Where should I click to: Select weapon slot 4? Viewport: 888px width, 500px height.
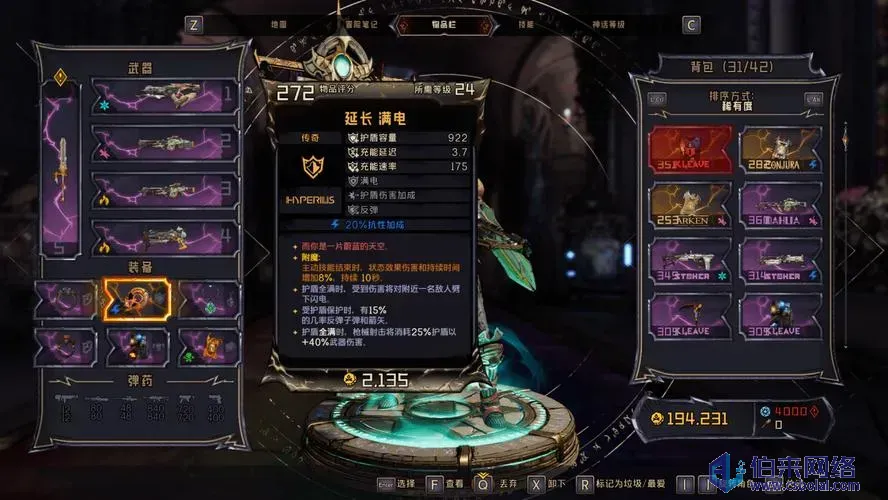(x=165, y=237)
